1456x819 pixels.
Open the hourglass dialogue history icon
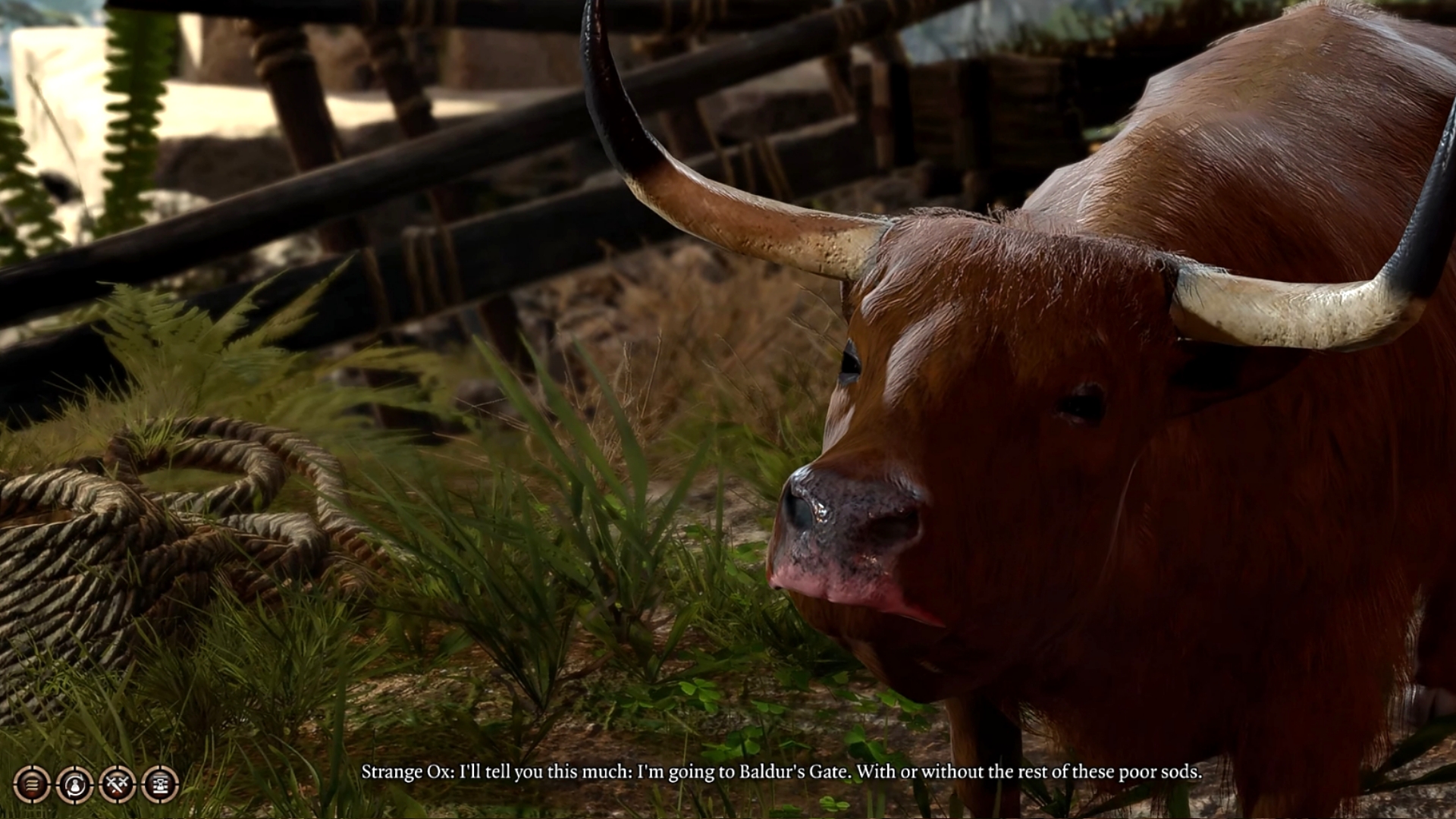click(x=160, y=784)
